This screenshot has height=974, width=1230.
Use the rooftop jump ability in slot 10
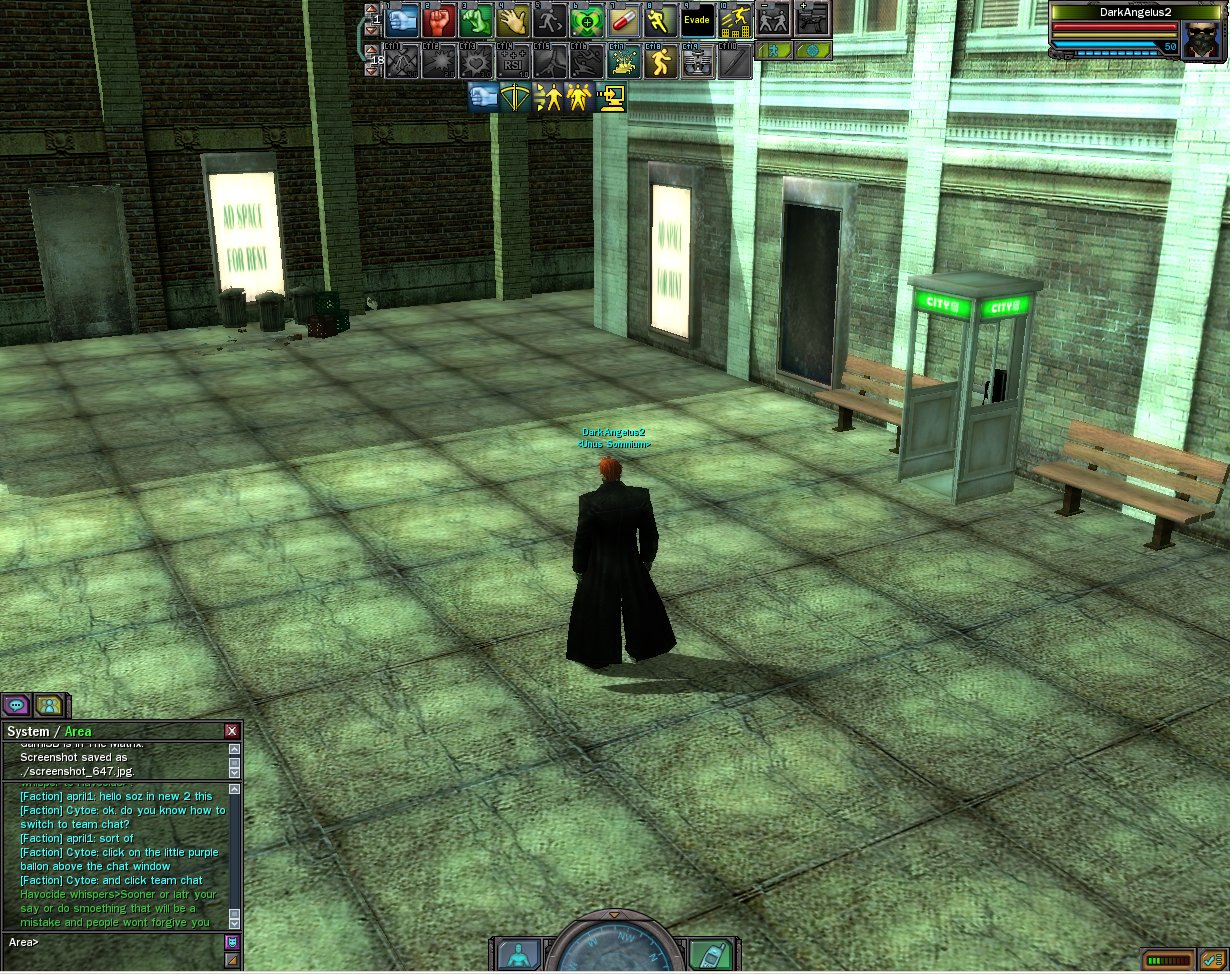click(x=735, y=20)
